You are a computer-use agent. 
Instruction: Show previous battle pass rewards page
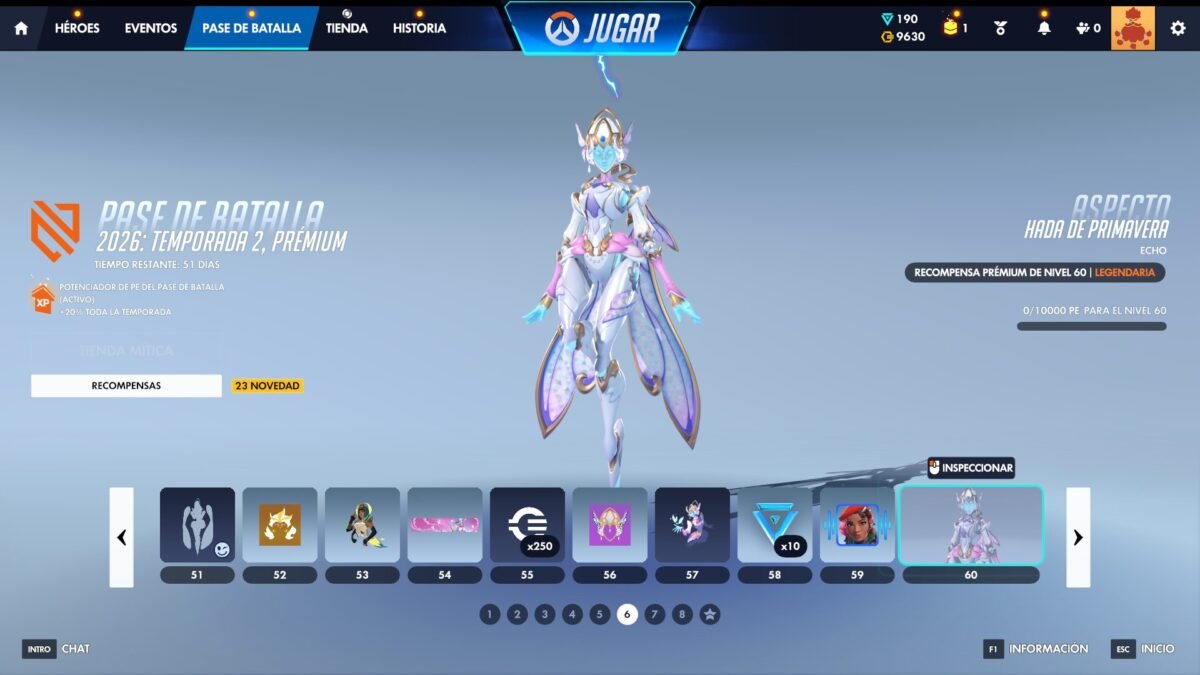pos(121,537)
